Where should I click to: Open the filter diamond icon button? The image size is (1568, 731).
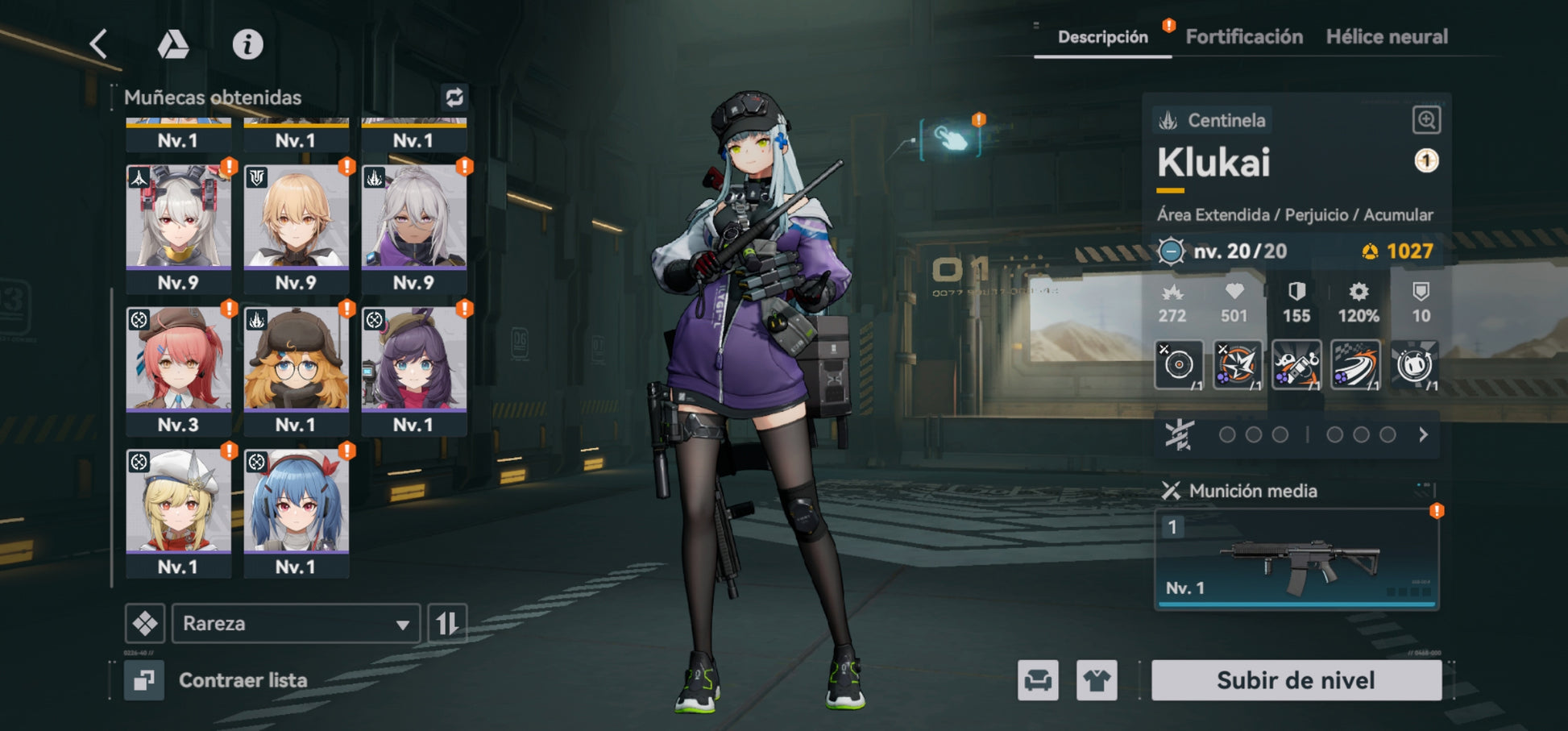pyautogui.click(x=145, y=623)
